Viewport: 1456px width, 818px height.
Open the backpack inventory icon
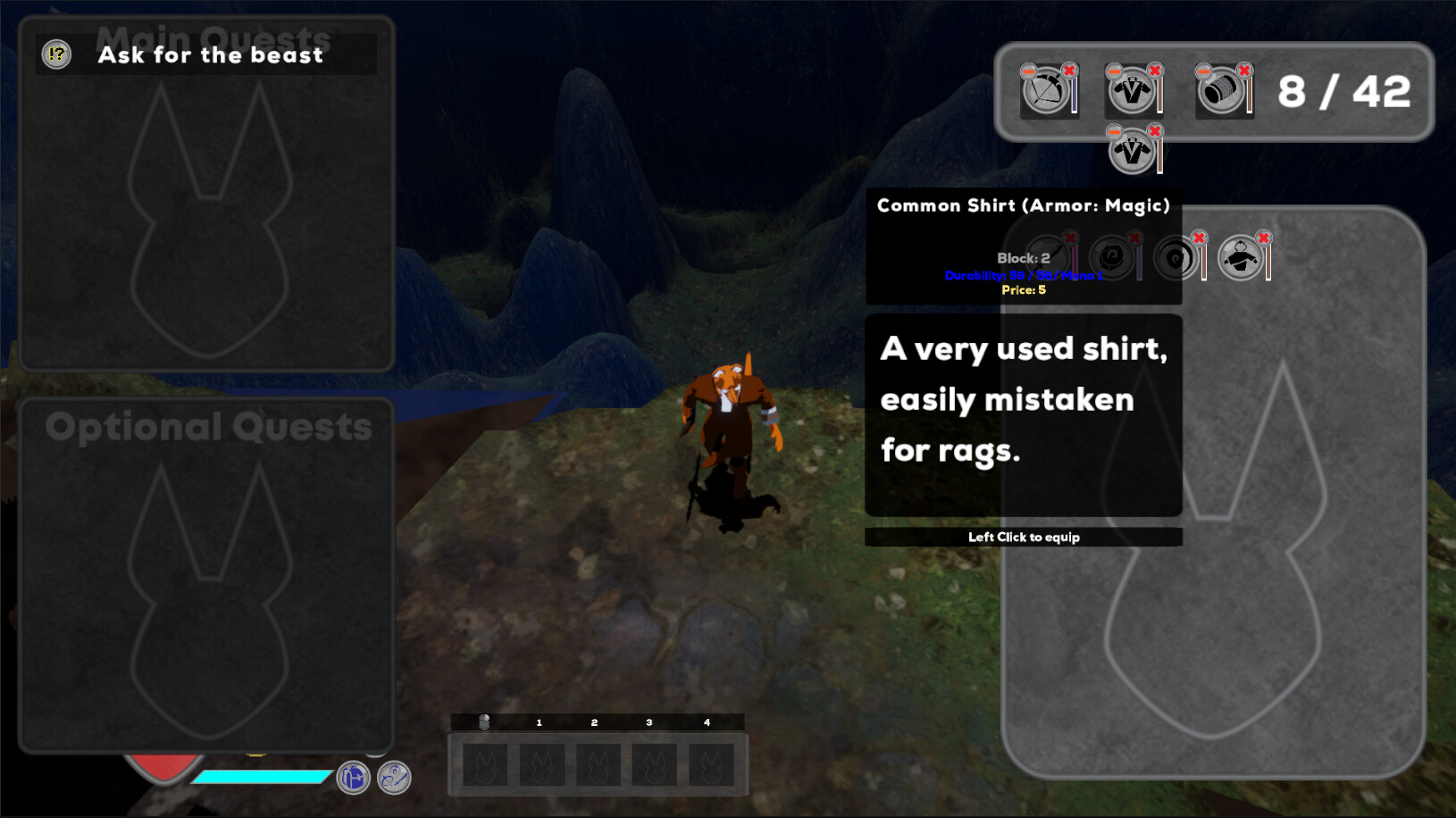click(354, 778)
